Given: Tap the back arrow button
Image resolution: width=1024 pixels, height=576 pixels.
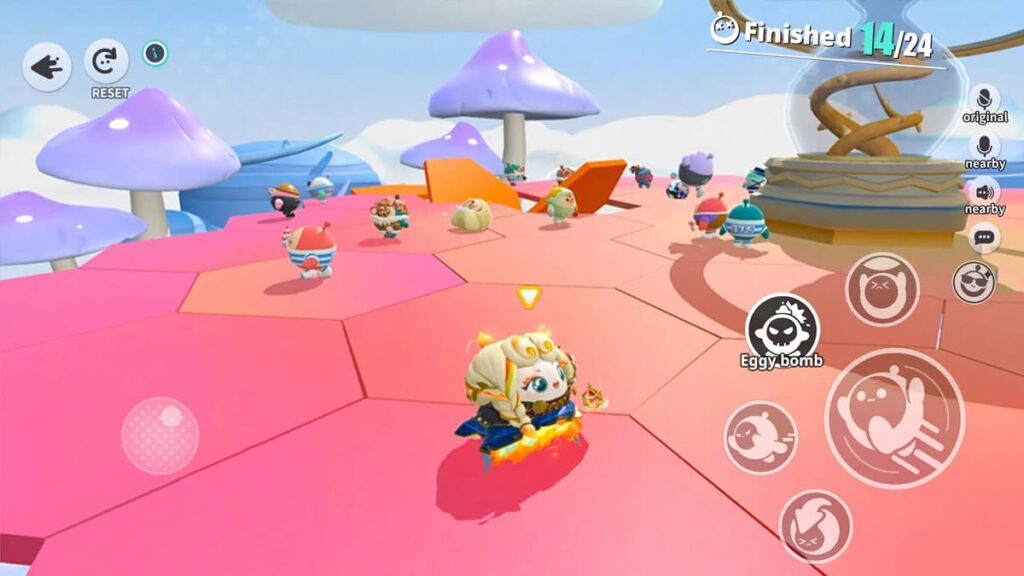Looking at the screenshot, I should click(x=46, y=66).
